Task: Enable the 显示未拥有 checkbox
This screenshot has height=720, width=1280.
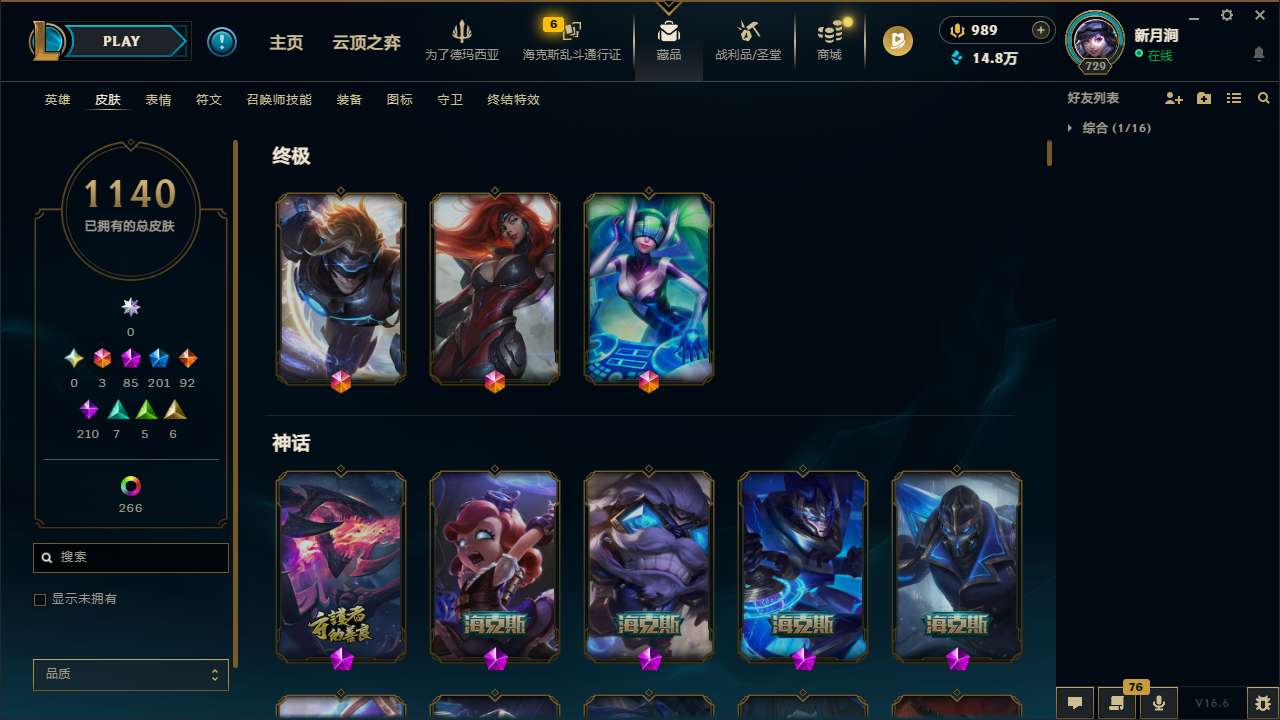Action: coord(40,599)
